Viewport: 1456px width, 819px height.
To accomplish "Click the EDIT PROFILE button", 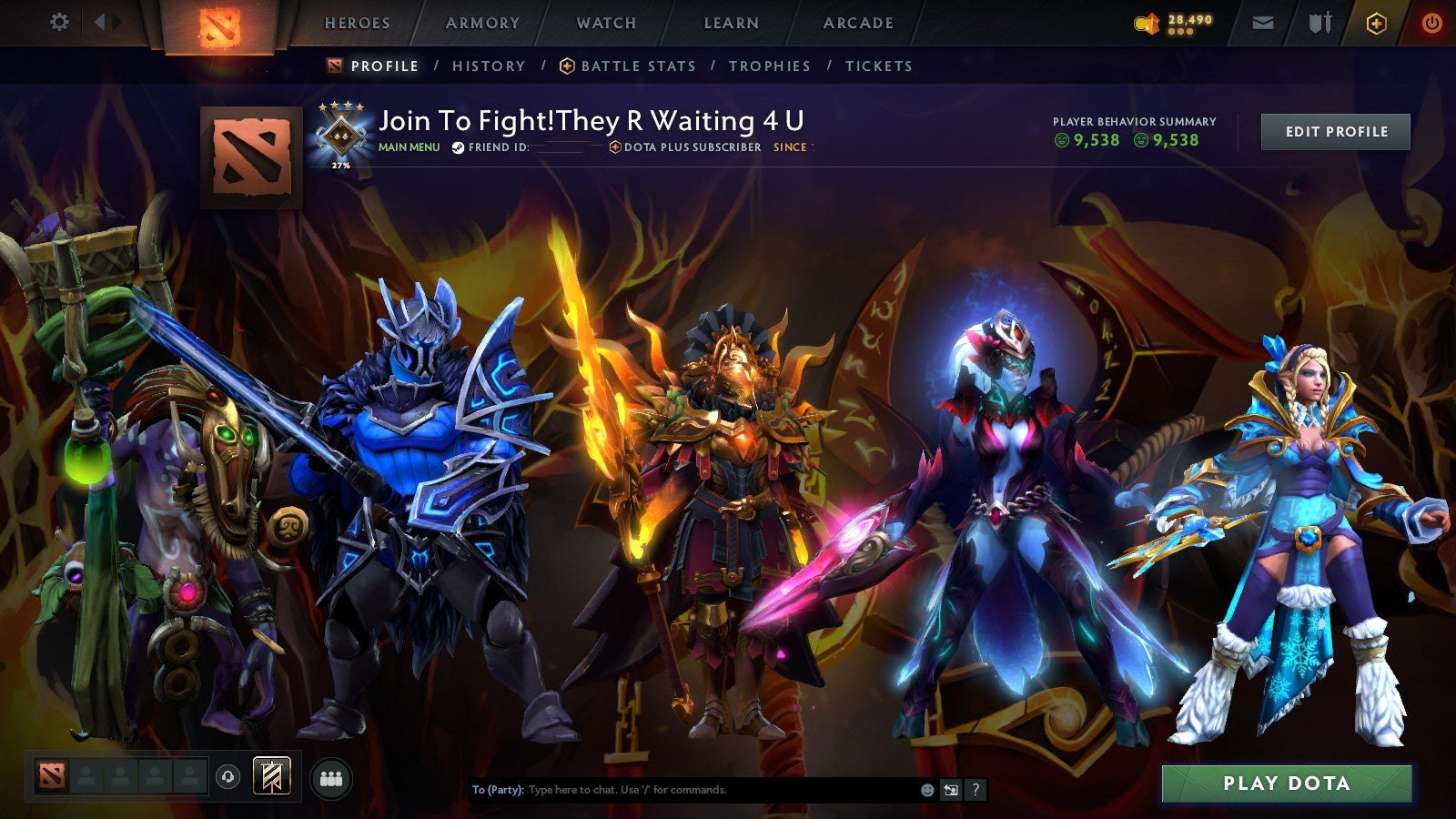I will click(1334, 131).
